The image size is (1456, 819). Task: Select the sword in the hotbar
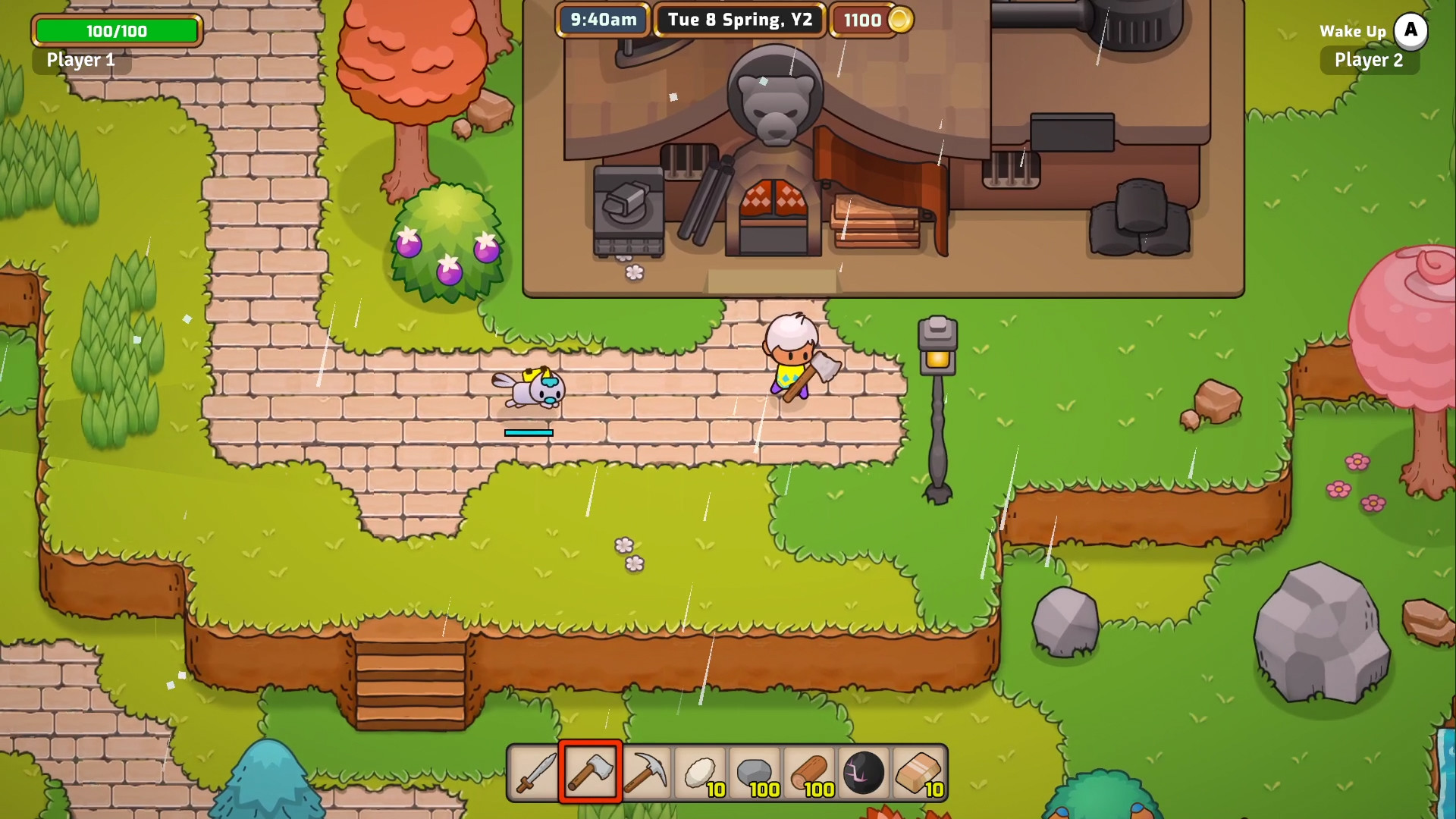pos(533,773)
